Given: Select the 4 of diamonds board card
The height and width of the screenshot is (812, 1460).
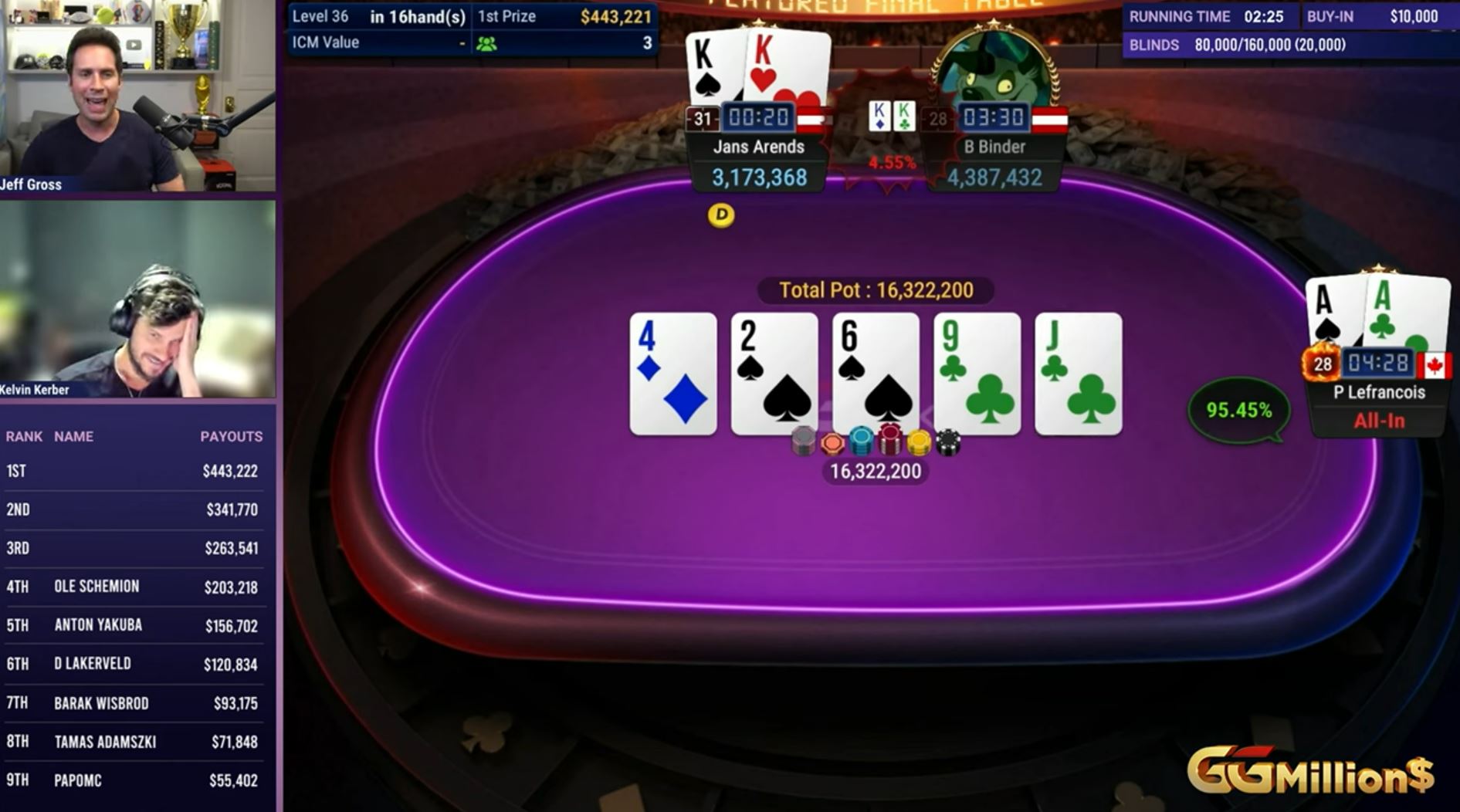Looking at the screenshot, I should tap(672, 374).
